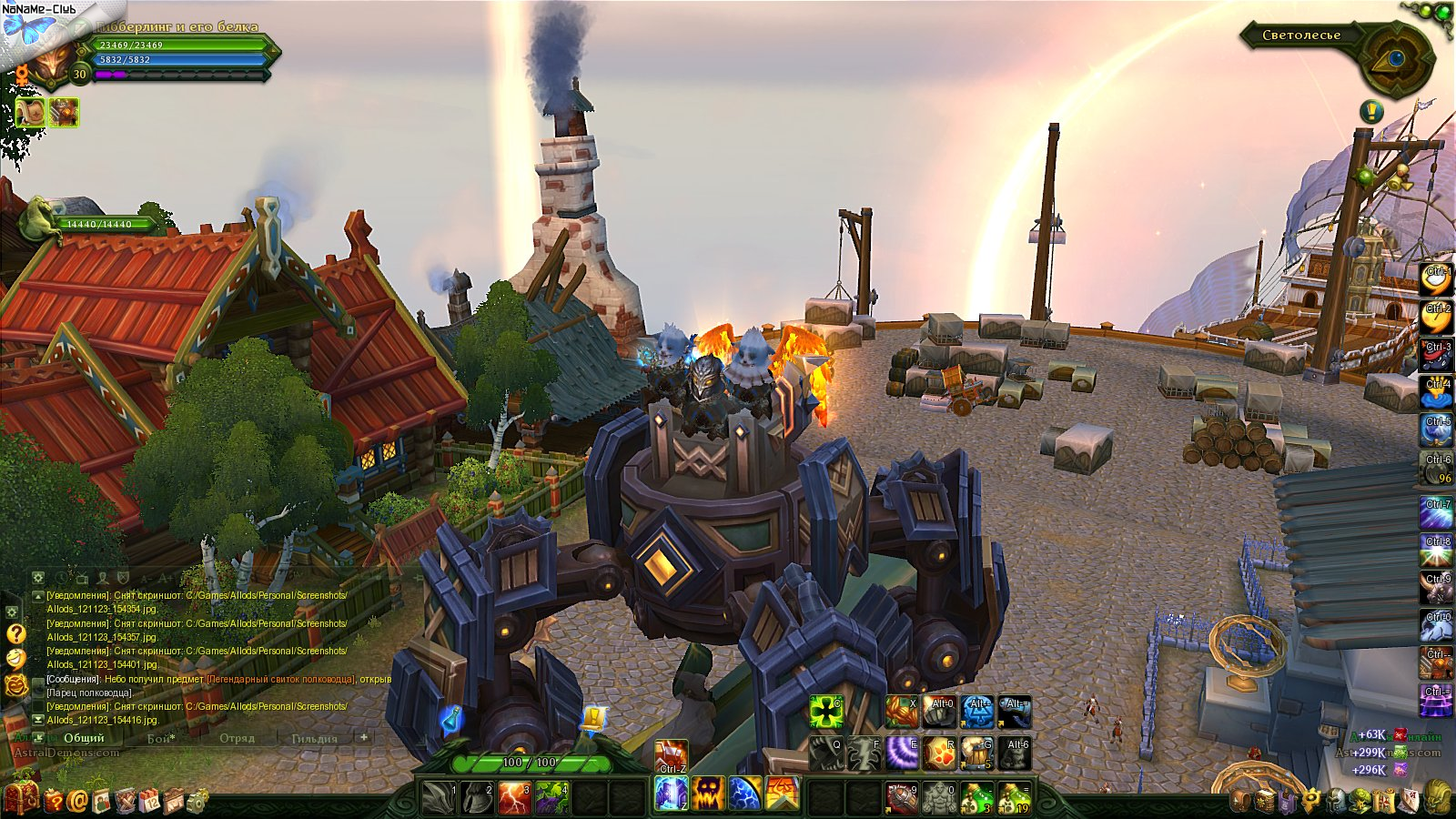Switch to the Гильдия chat tab
The height and width of the screenshot is (819, 1456).
[x=314, y=738]
